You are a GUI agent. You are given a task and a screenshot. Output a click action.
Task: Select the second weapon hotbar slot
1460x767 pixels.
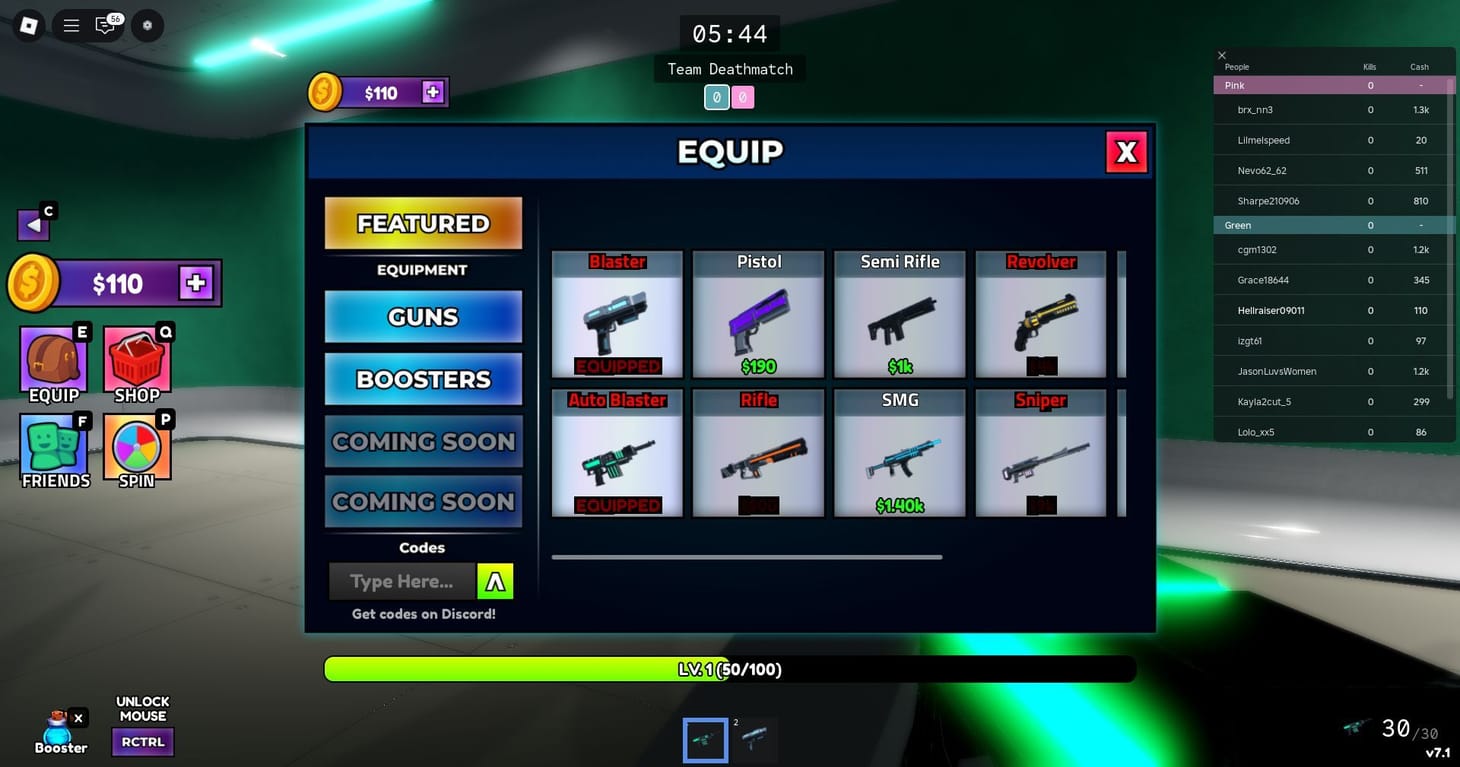tap(755, 738)
